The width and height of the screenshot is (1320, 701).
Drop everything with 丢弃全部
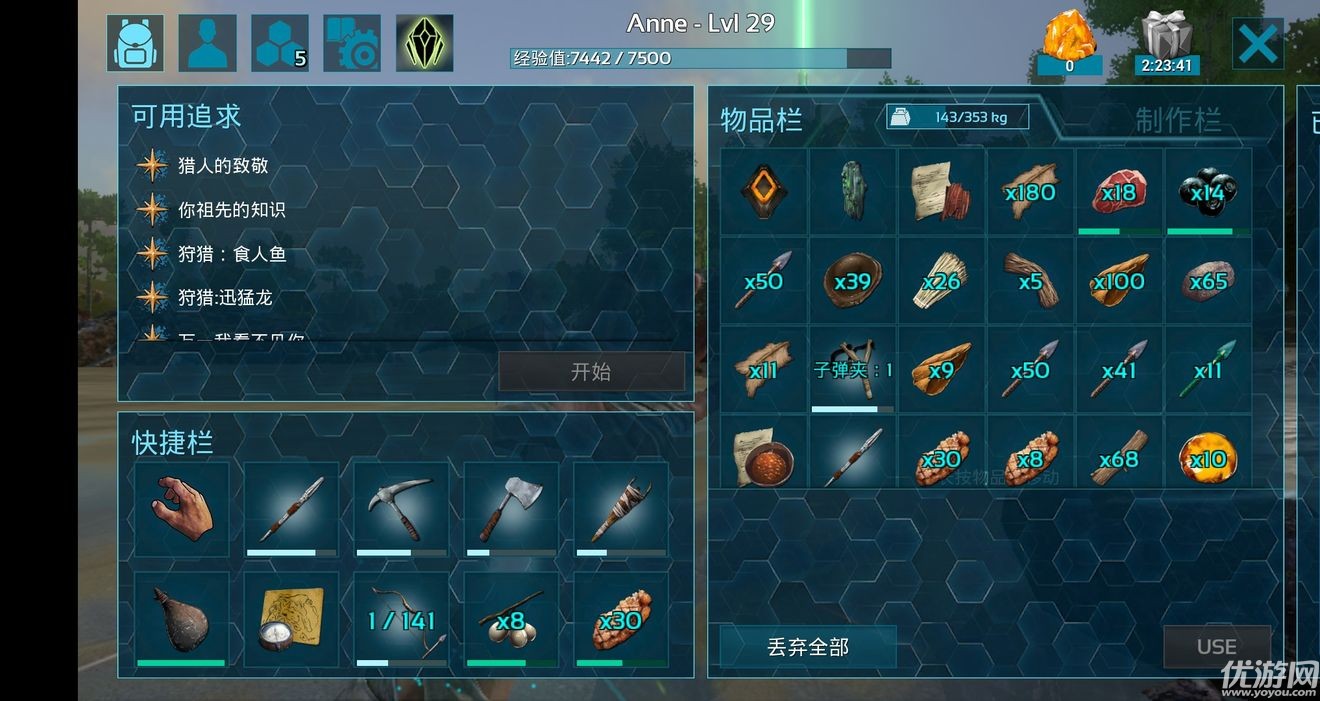click(808, 647)
